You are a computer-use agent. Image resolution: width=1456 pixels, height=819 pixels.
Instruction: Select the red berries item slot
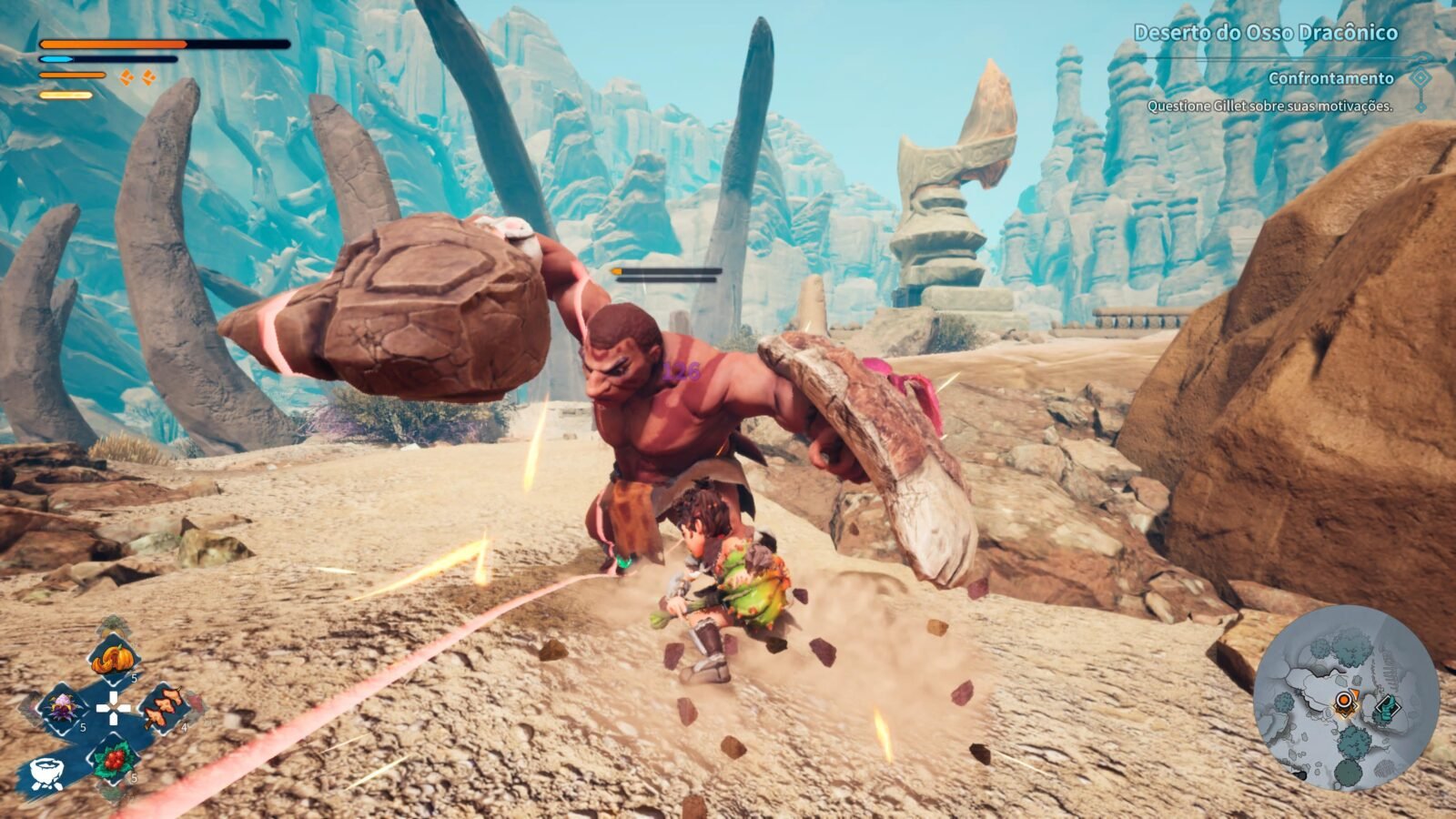pos(113,757)
